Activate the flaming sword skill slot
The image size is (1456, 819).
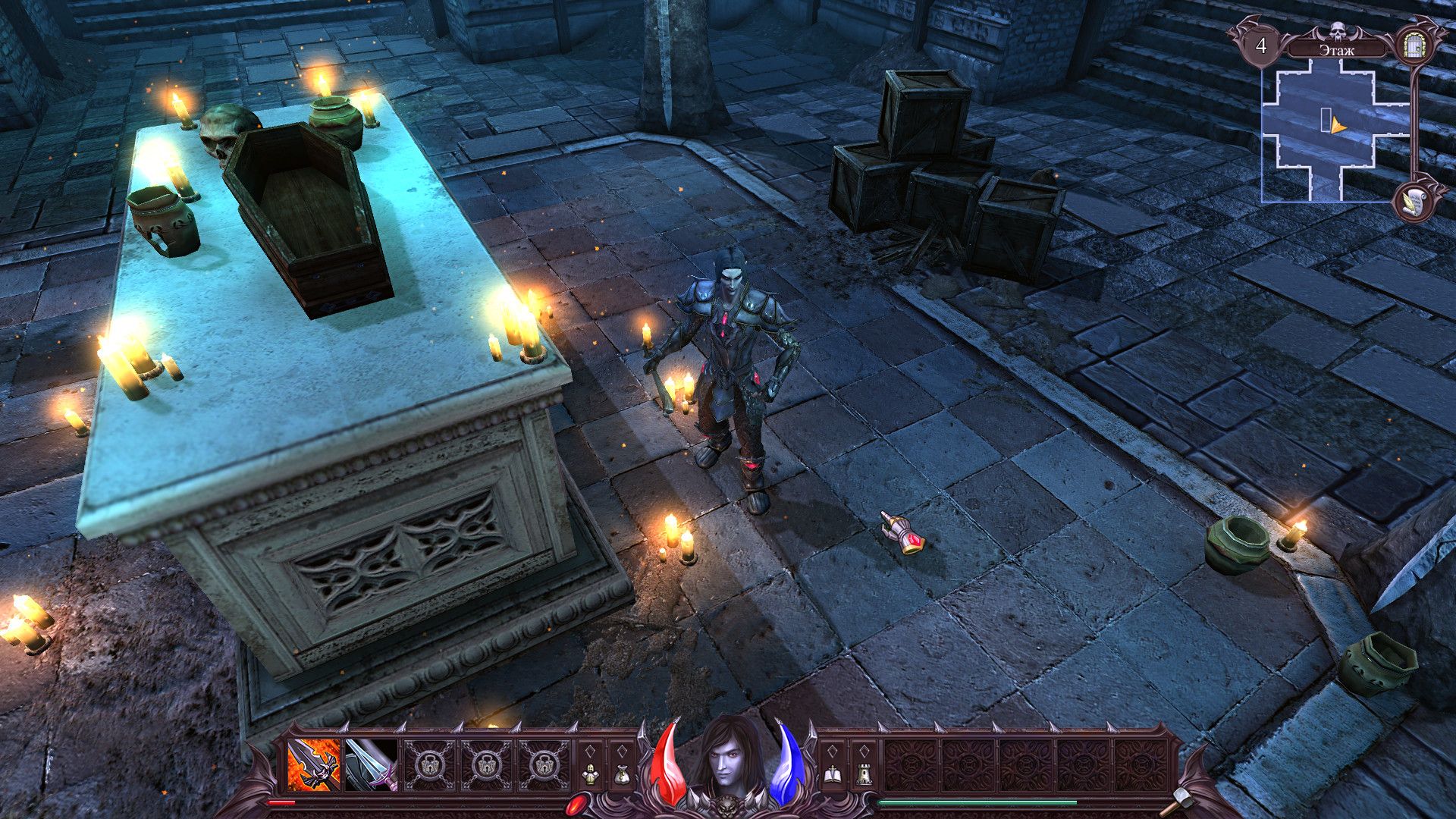(x=314, y=765)
